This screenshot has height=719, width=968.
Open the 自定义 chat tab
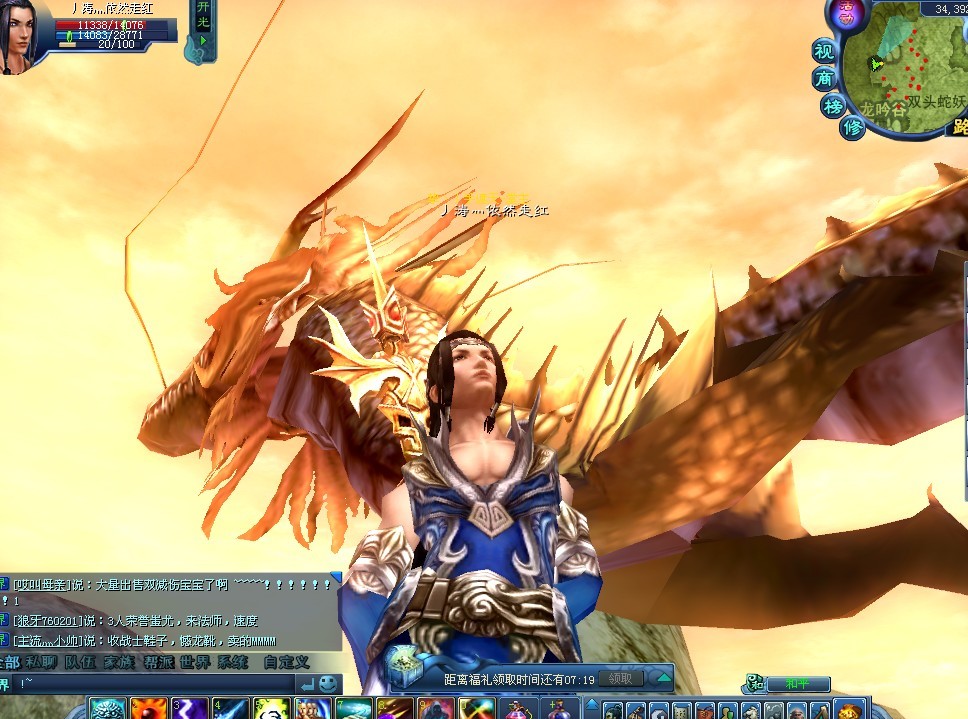click(286, 662)
